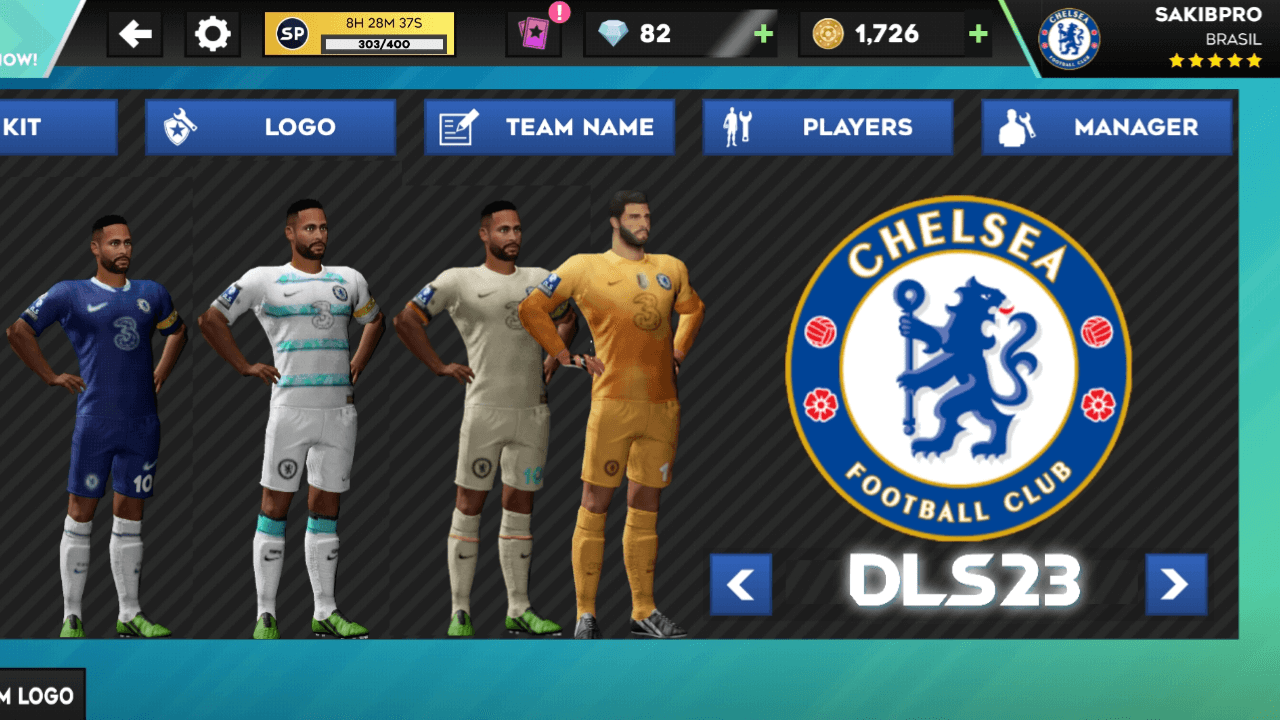1280x720 pixels.
Task: Click the Players wrench icon
Action: coord(736,127)
